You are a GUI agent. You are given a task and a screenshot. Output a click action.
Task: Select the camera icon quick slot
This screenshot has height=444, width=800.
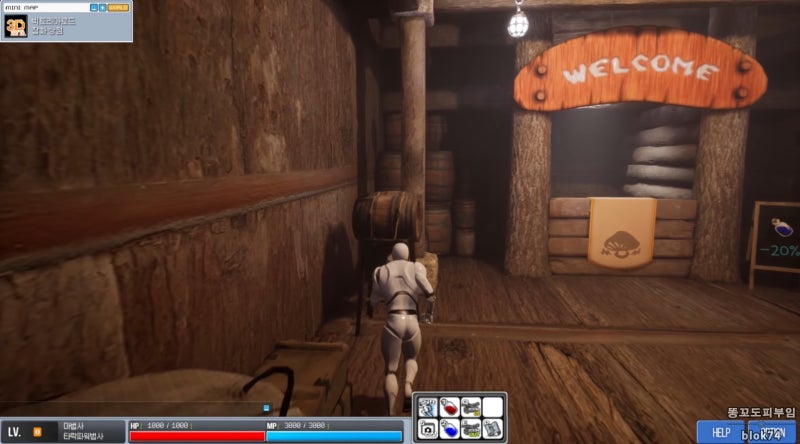click(427, 429)
